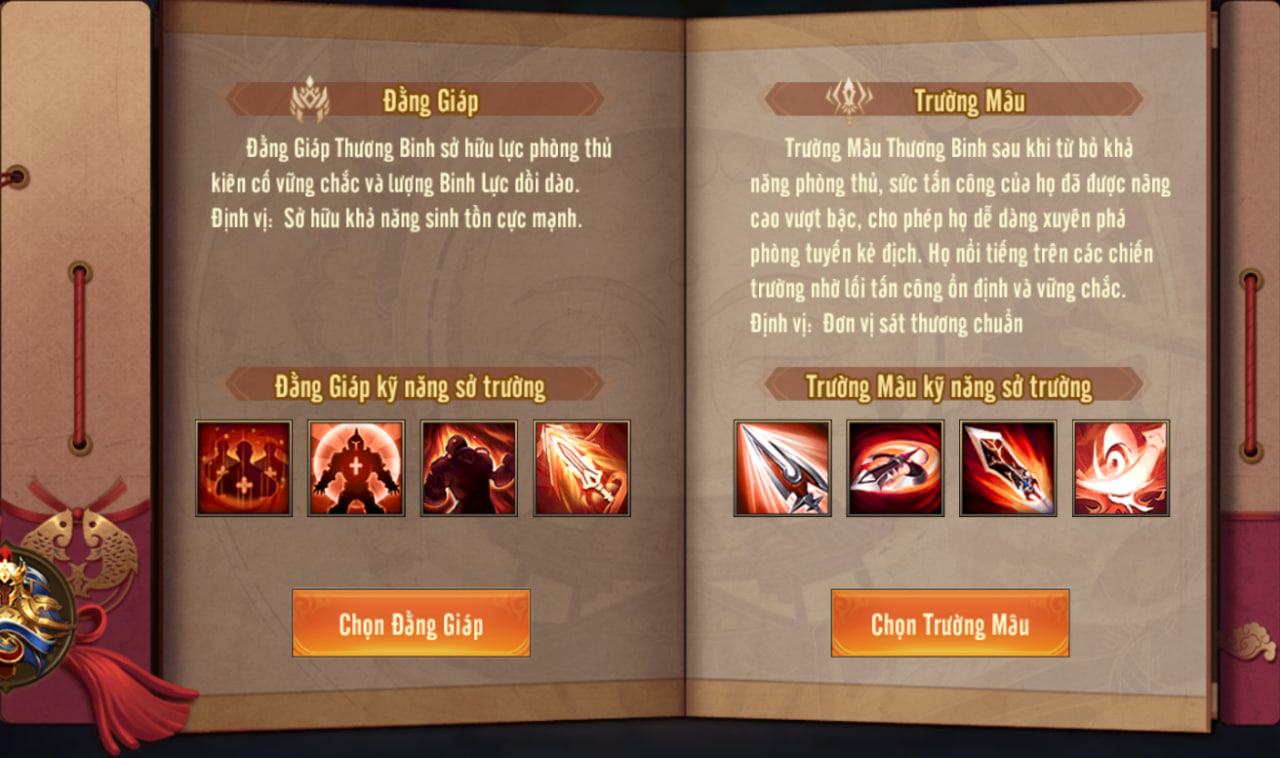Open the spinning spear whirl skill icon

tap(895, 468)
